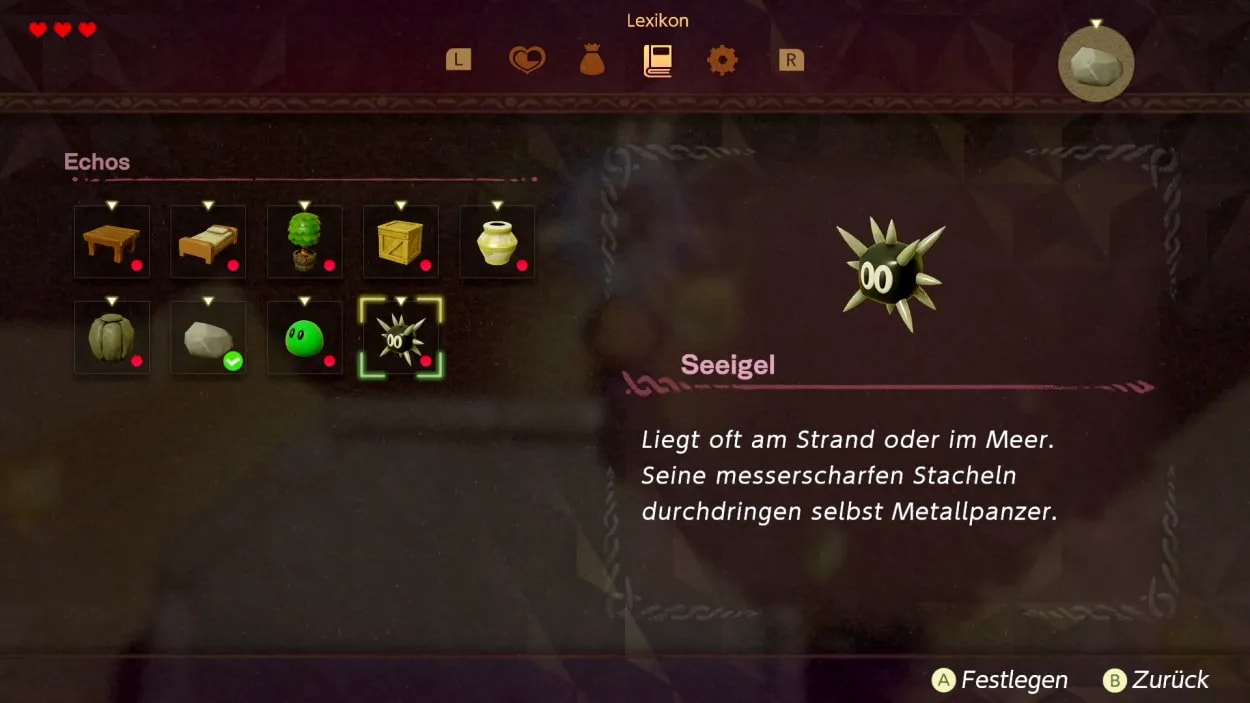Viewport: 1250px width, 703px height.
Task: Pick the gray rock echo slot
Action: tap(208, 338)
